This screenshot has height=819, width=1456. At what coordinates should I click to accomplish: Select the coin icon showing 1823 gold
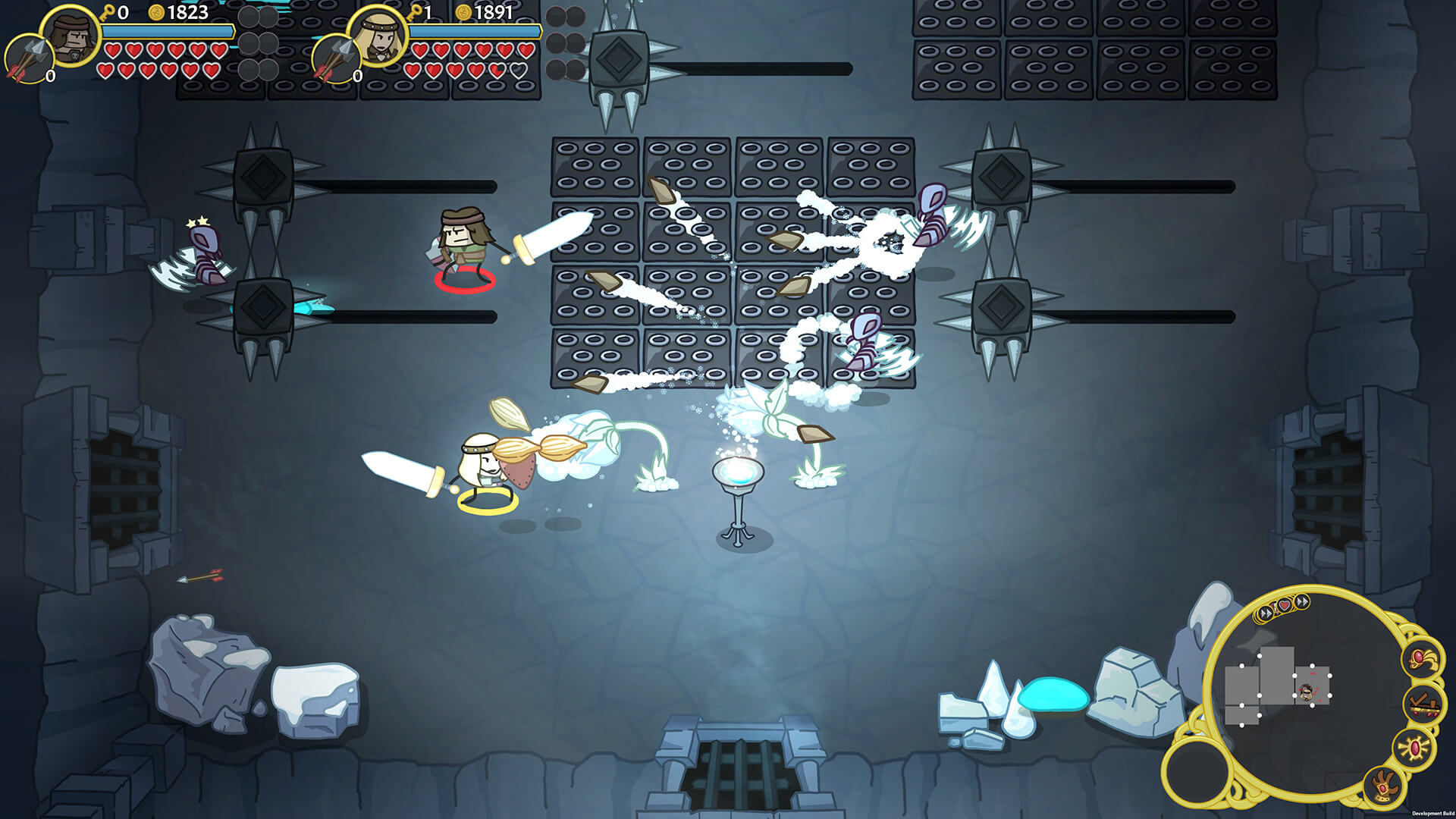tap(155, 13)
